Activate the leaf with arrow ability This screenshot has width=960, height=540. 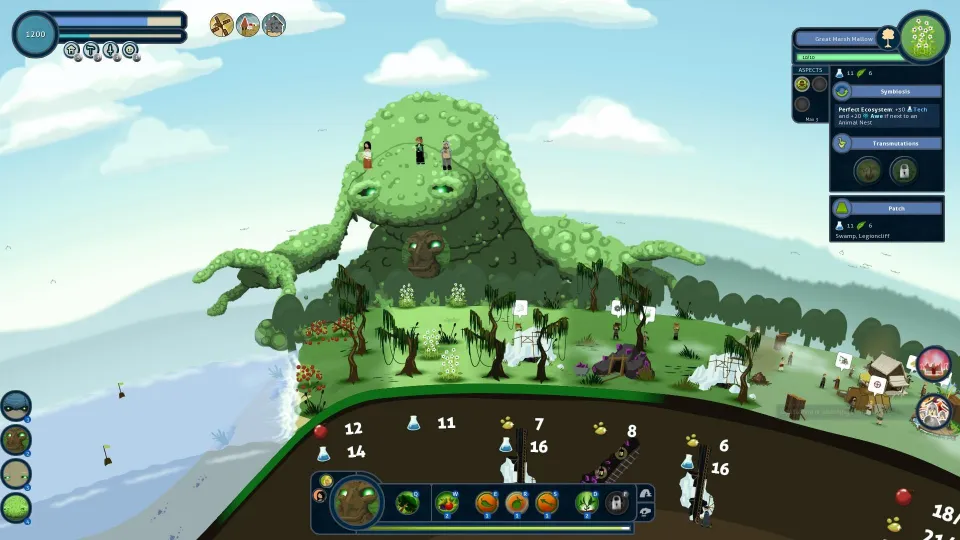(x=547, y=502)
